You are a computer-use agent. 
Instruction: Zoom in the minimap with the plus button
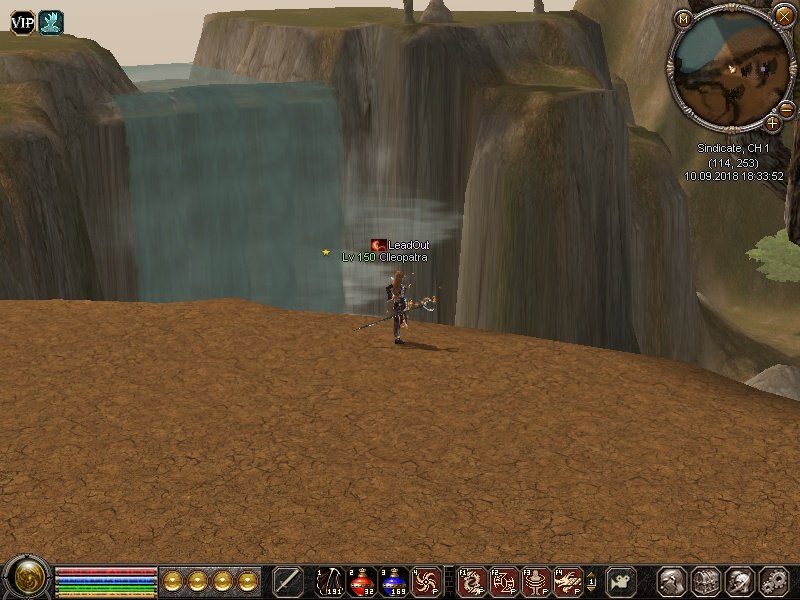[x=772, y=123]
